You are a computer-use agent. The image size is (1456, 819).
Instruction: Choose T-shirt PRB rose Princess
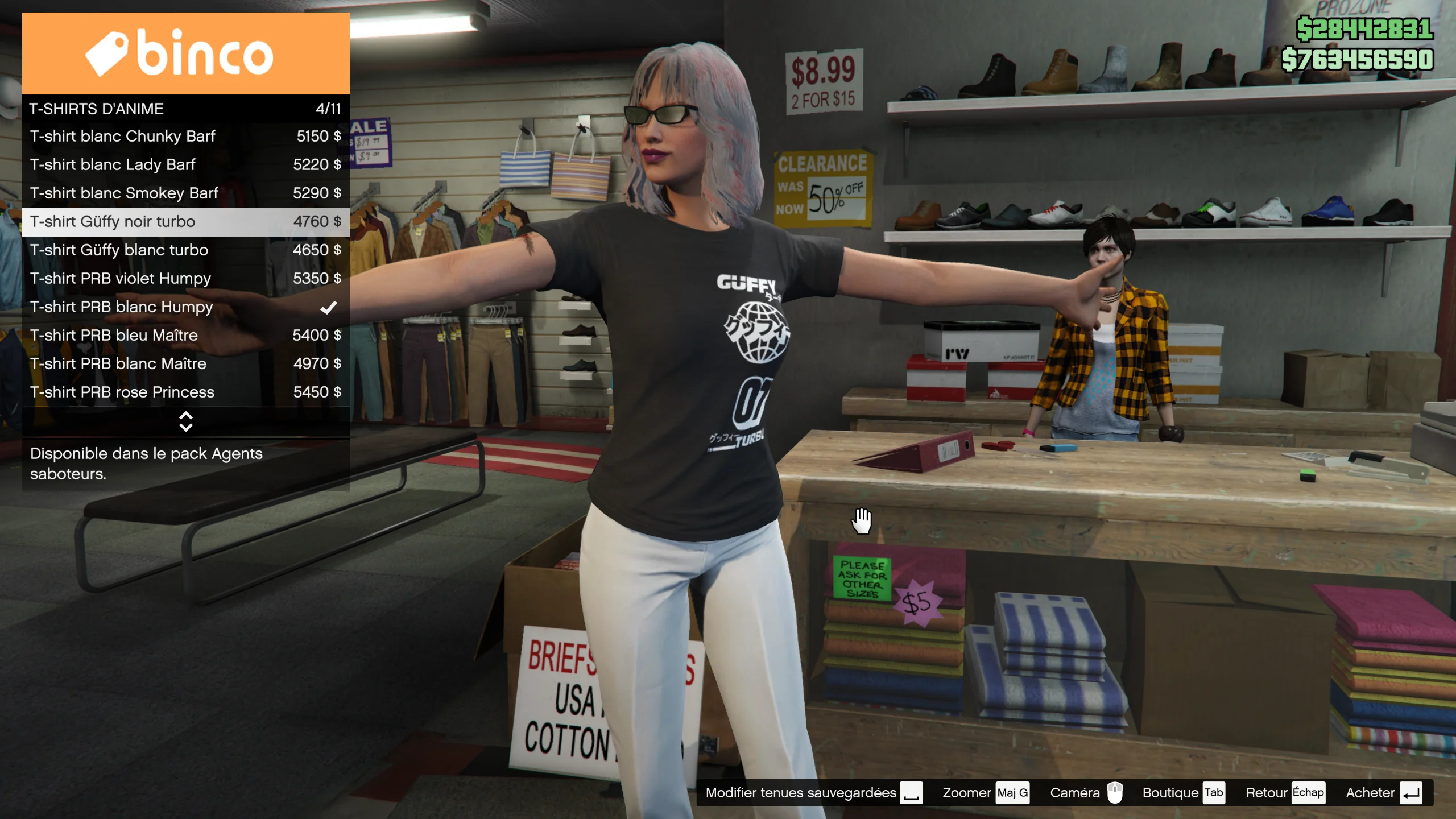click(185, 392)
